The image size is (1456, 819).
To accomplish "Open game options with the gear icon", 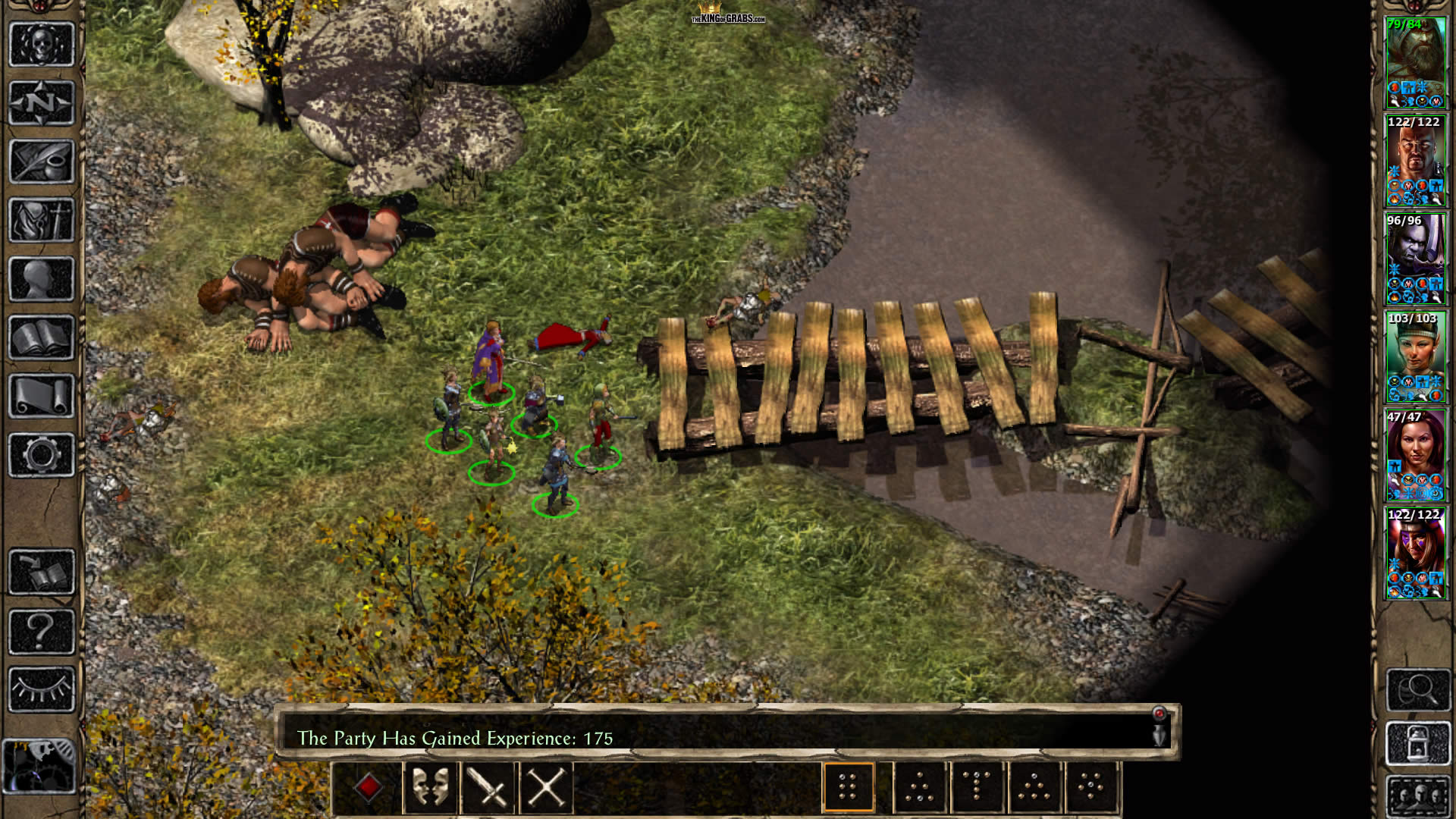I will [x=42, y=455].
